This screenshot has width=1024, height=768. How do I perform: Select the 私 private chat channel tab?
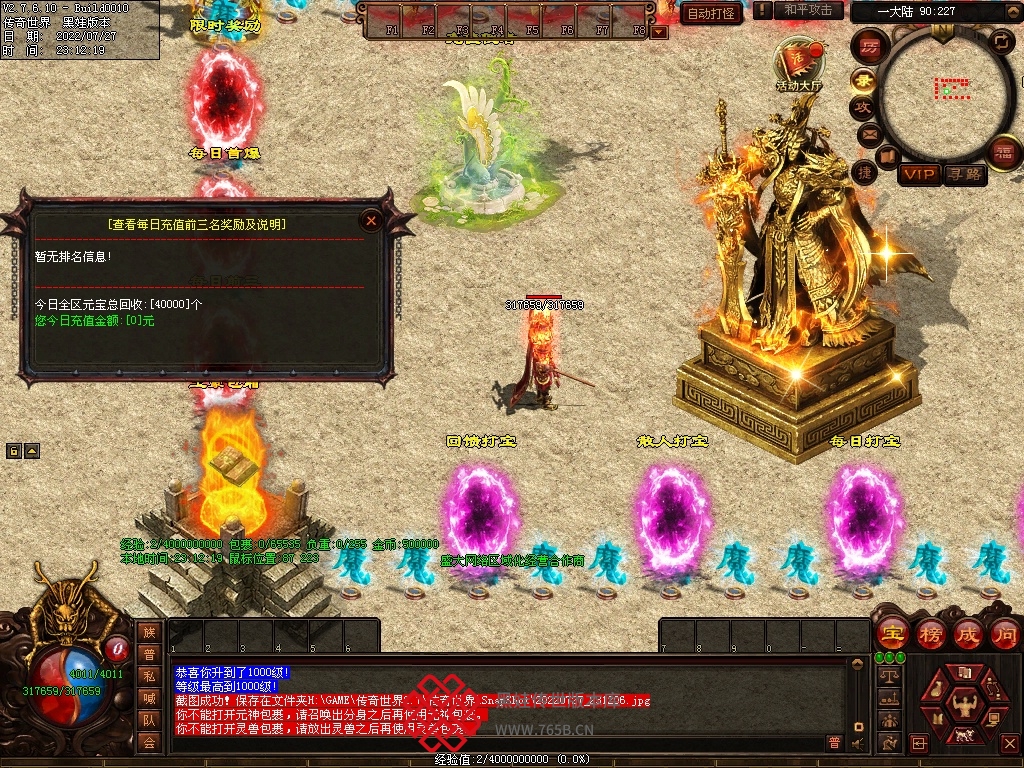149,675
